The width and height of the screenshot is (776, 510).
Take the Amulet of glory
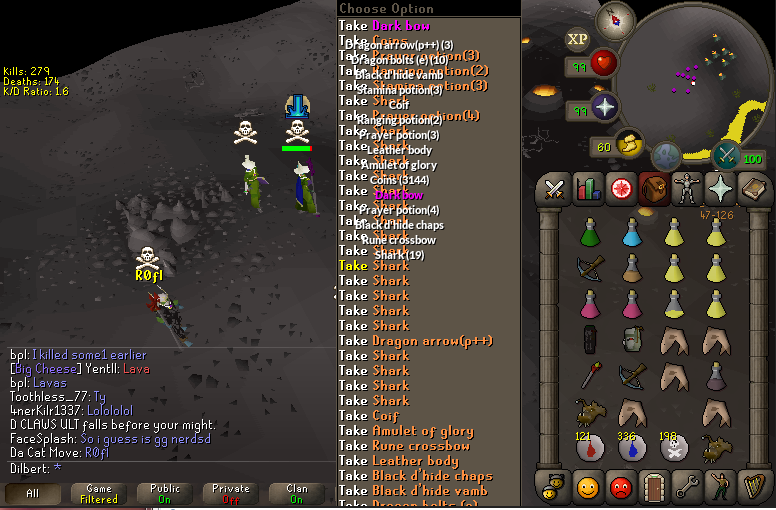point(422,431)
